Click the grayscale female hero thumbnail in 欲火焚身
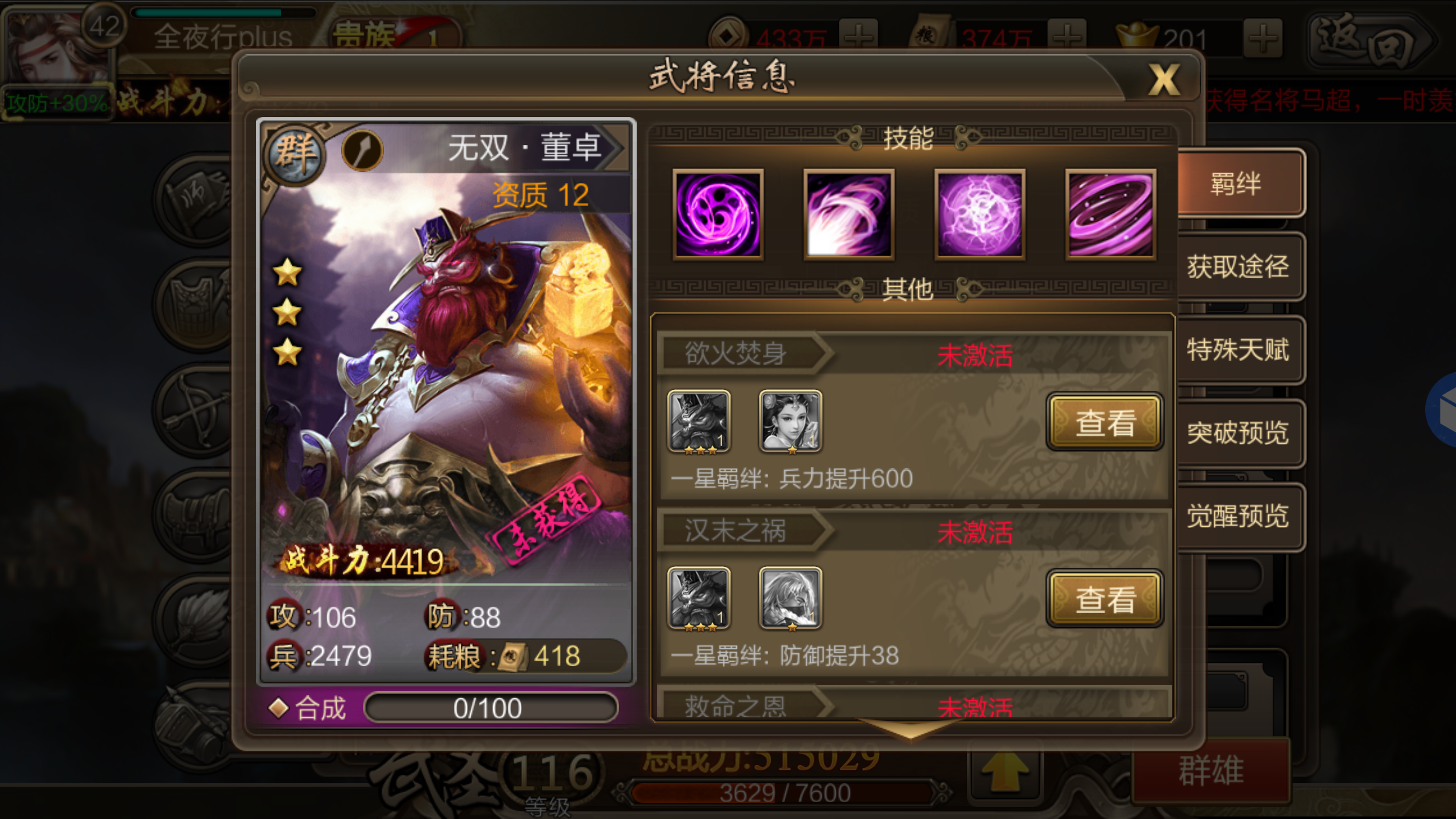This screenshot has width=1456, height=819. (x=791, y=421)
